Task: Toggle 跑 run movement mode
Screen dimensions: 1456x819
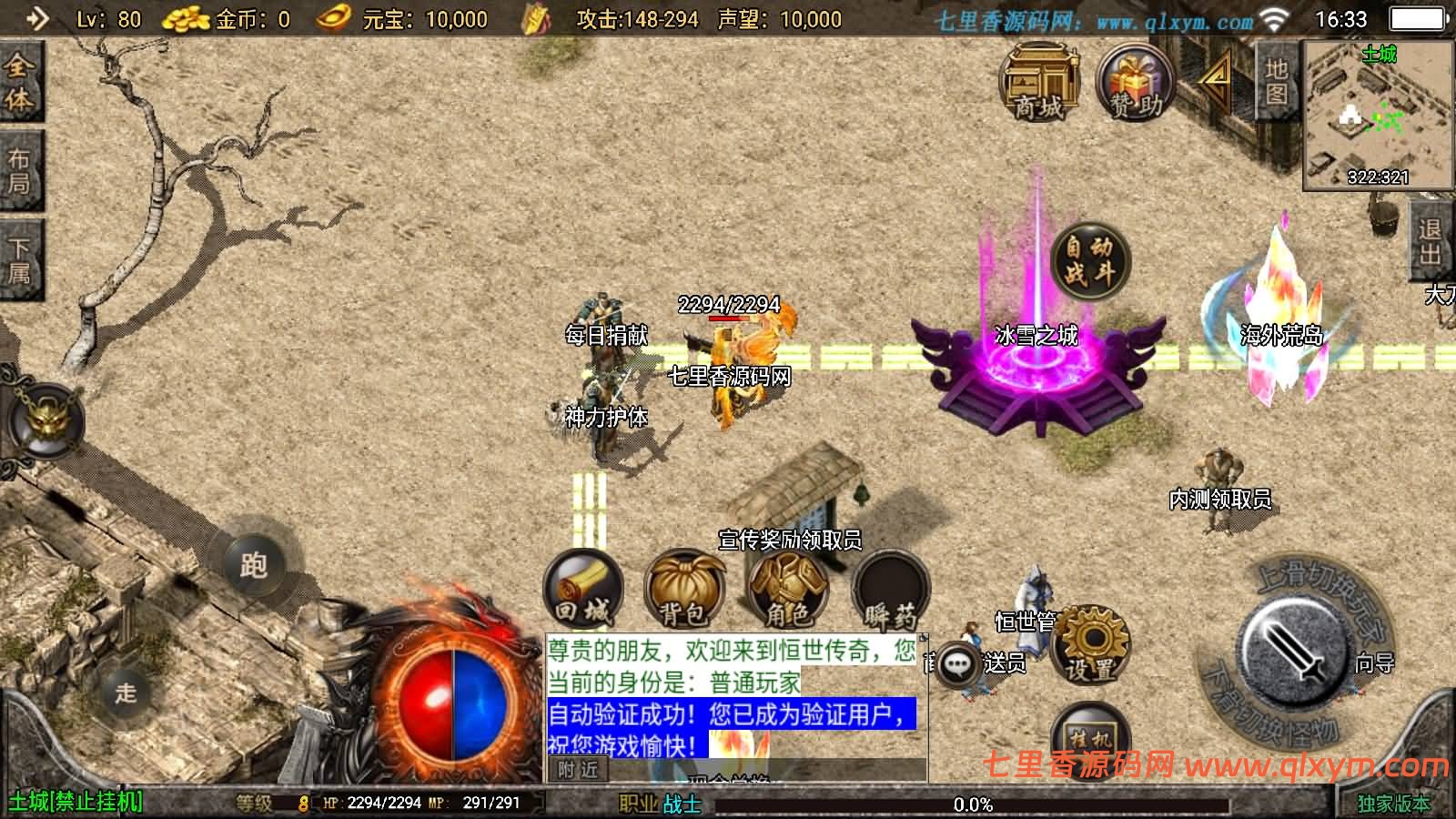Action: 257,566
